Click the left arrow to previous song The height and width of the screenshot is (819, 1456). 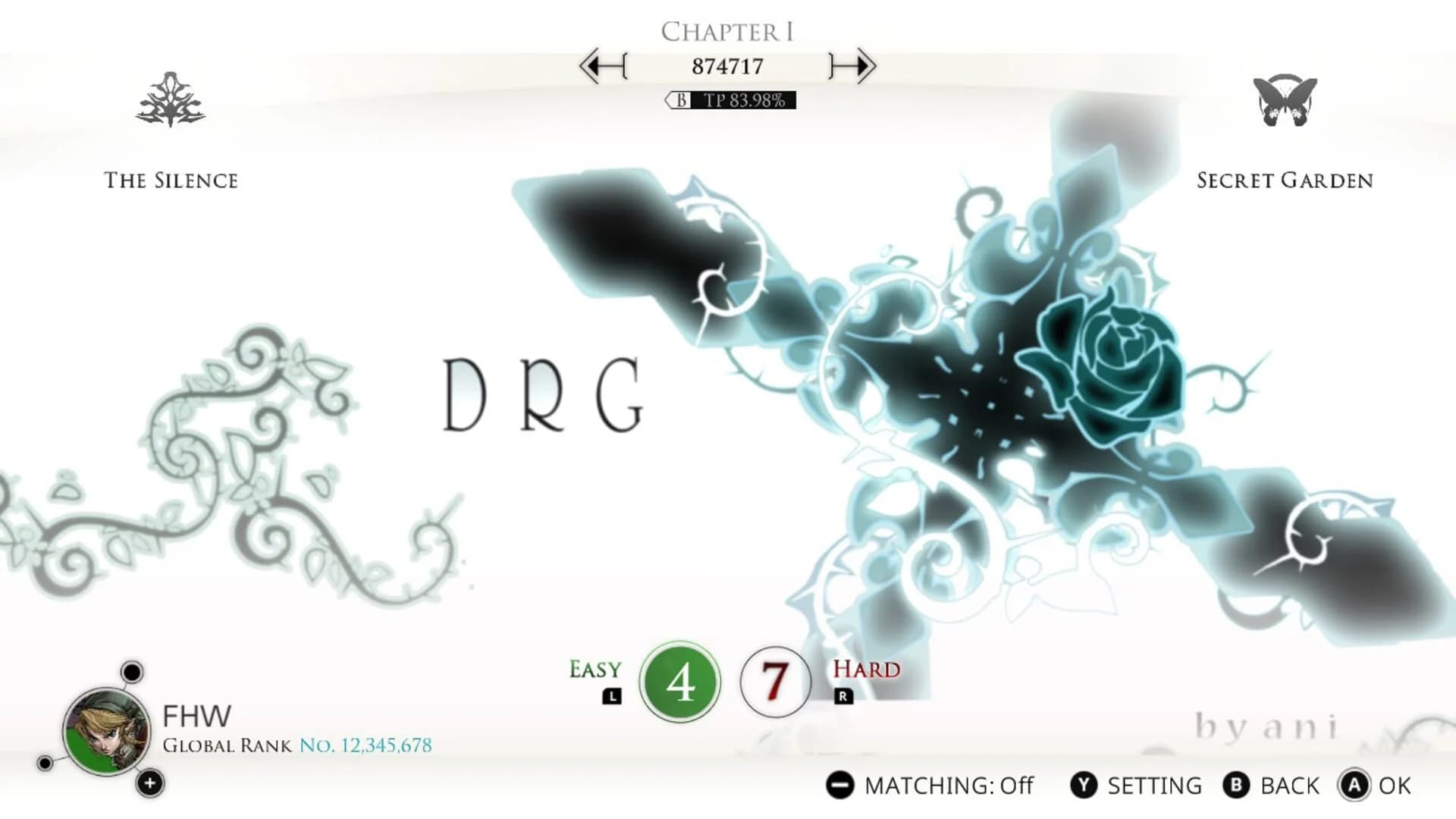click(601, 66)
